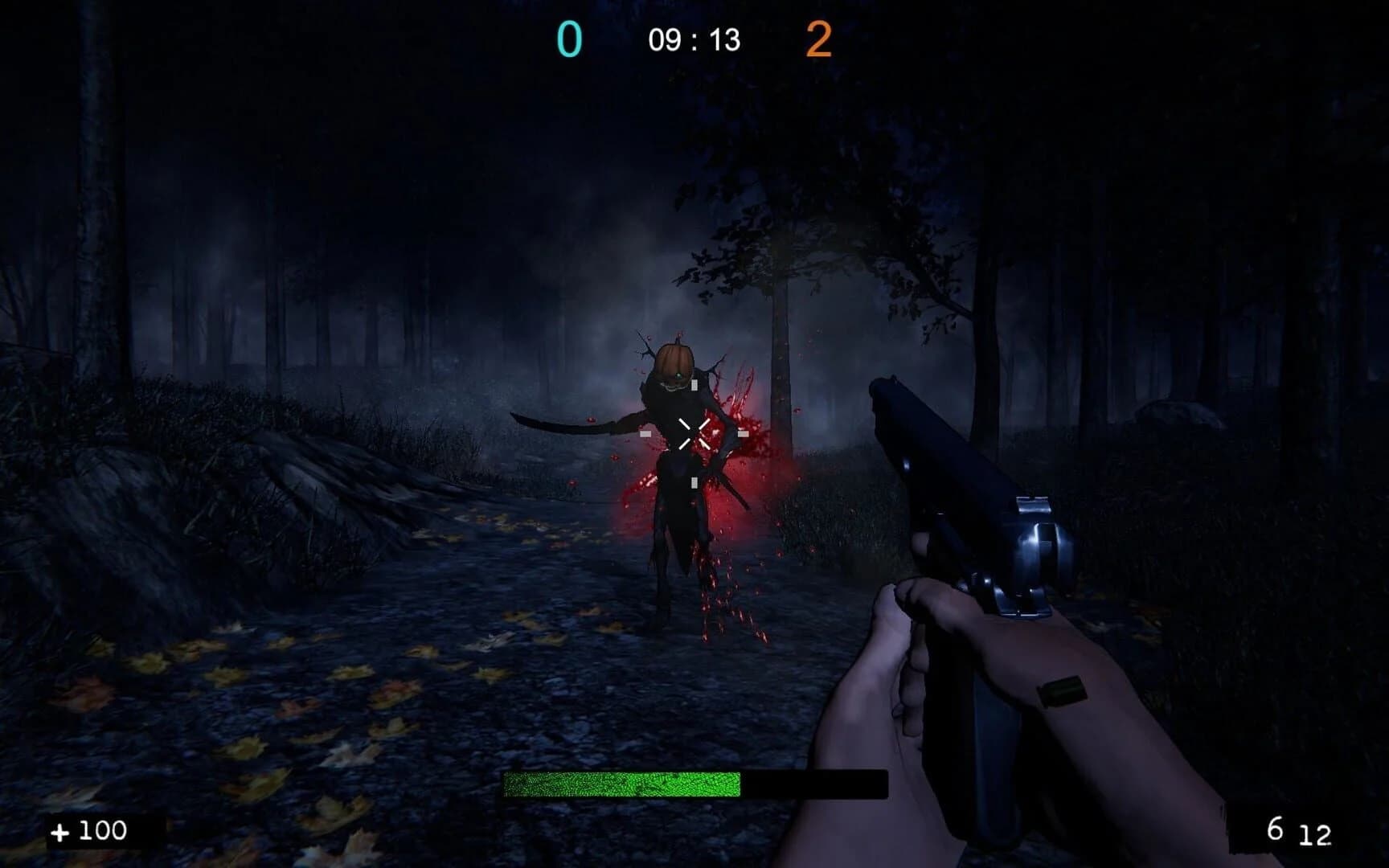
Task: Click the green item on the player's wrist
Action: (1063, 690)
